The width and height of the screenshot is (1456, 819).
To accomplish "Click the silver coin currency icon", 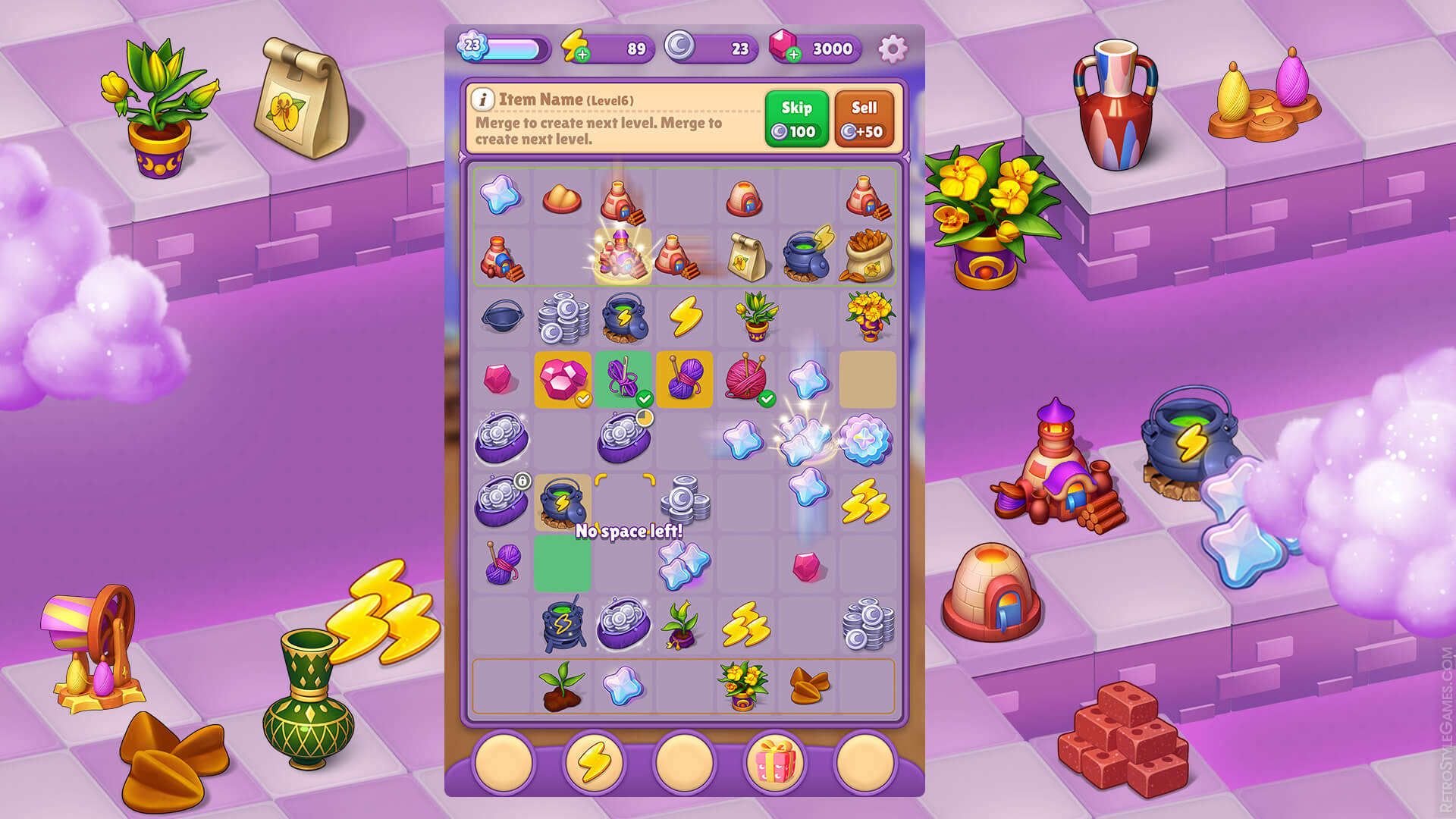I will click(680, 47).
